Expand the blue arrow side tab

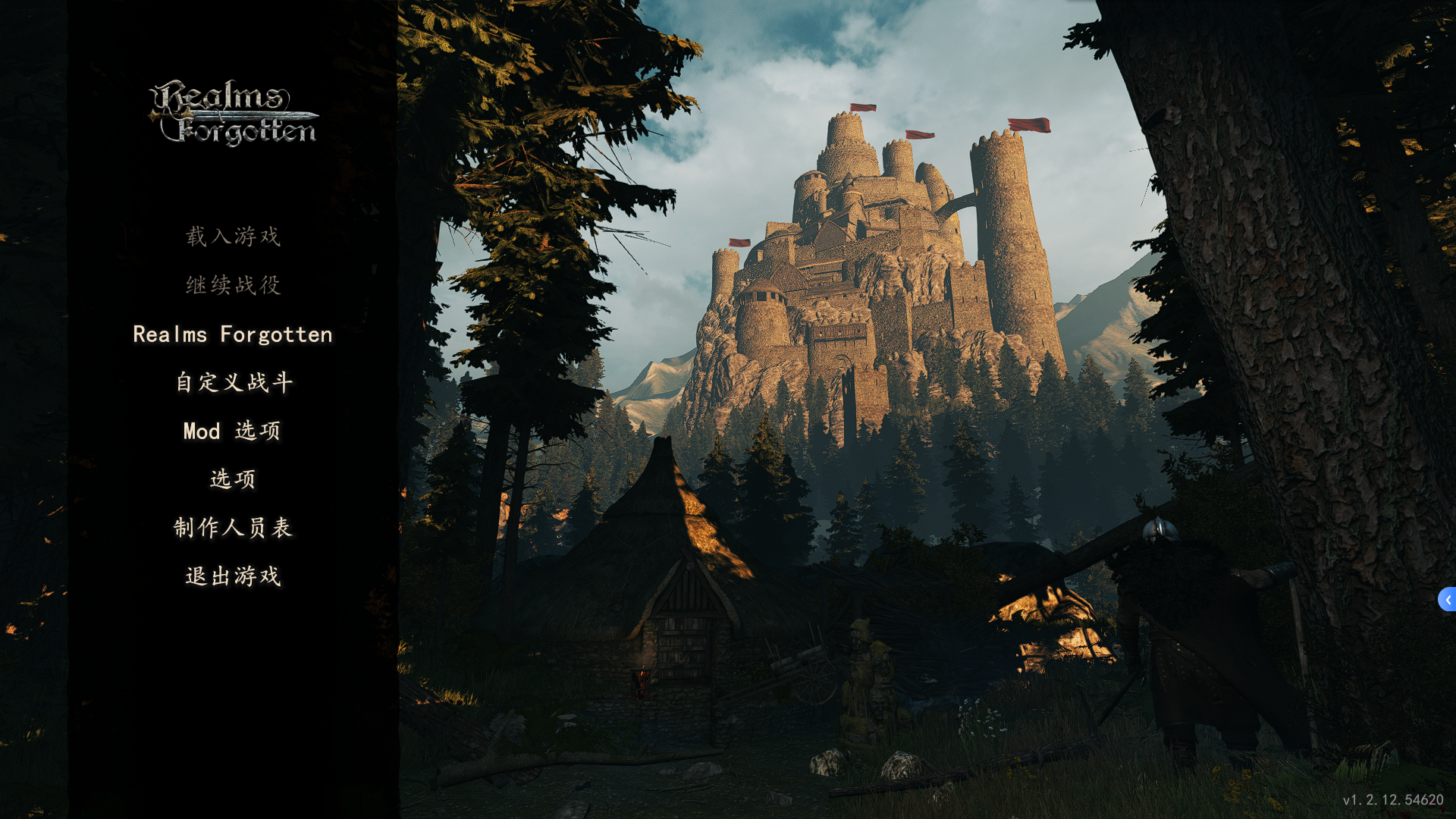(1447, 599)
